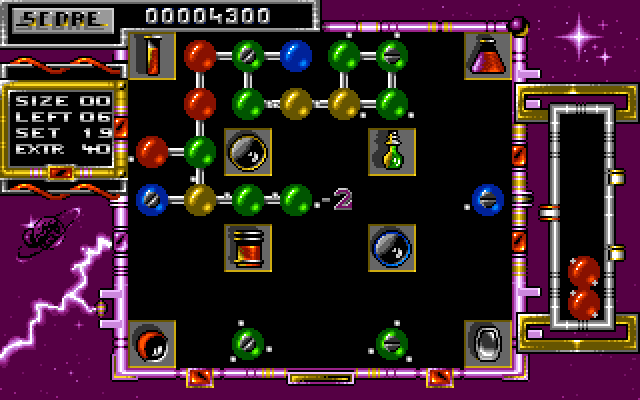Select the purple flask tile
Image resolution: width=640 pixels, height=400 pixels.
point(488,54)
